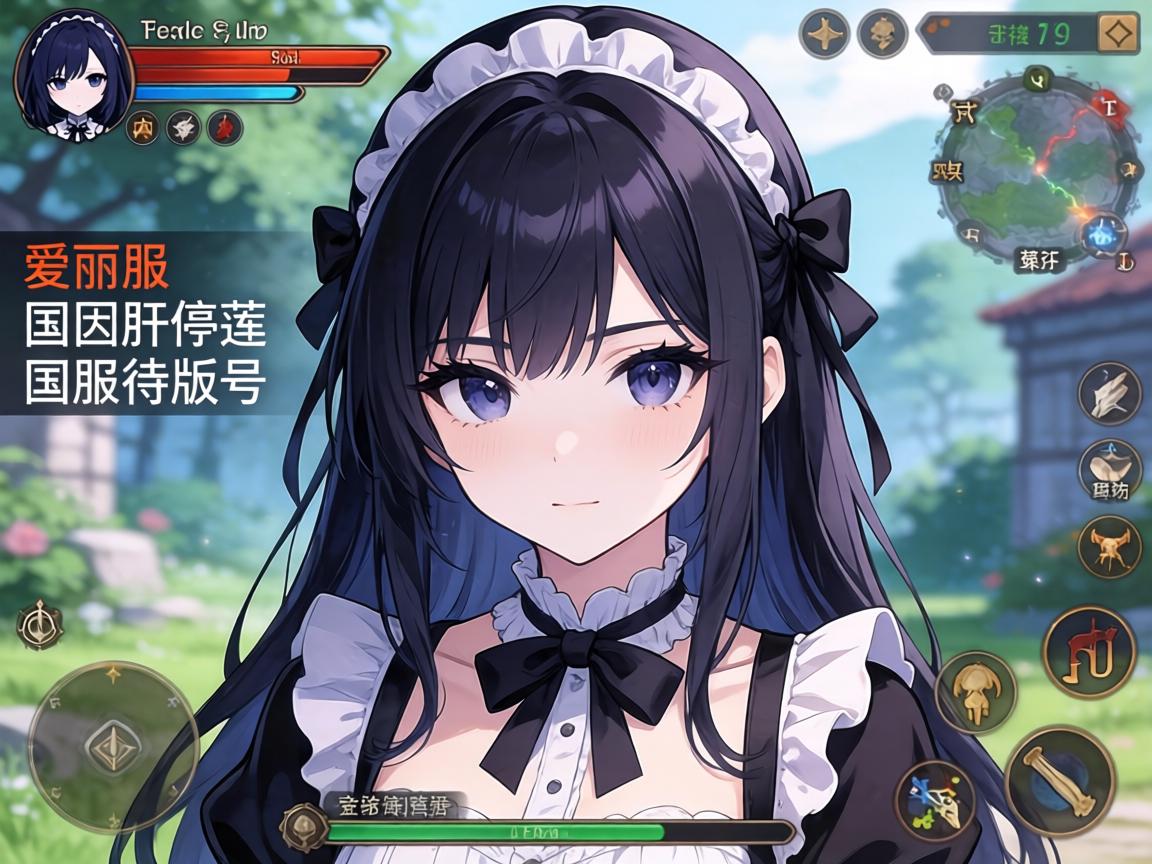Use the labeled conch shell skill
This screenshot has height=864, width=1152.
pyautogui.click(x=1109, y=468)
